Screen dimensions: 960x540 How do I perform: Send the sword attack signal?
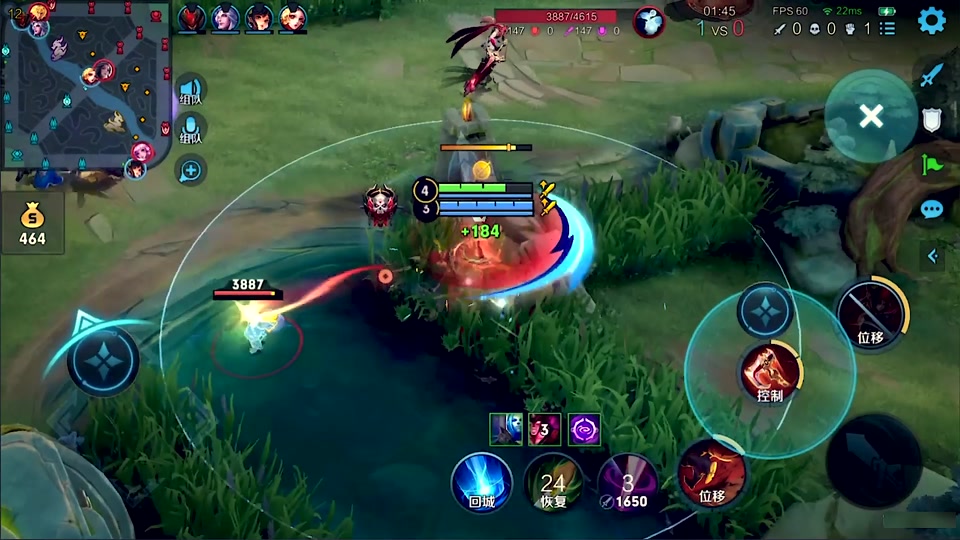(932, 74)
